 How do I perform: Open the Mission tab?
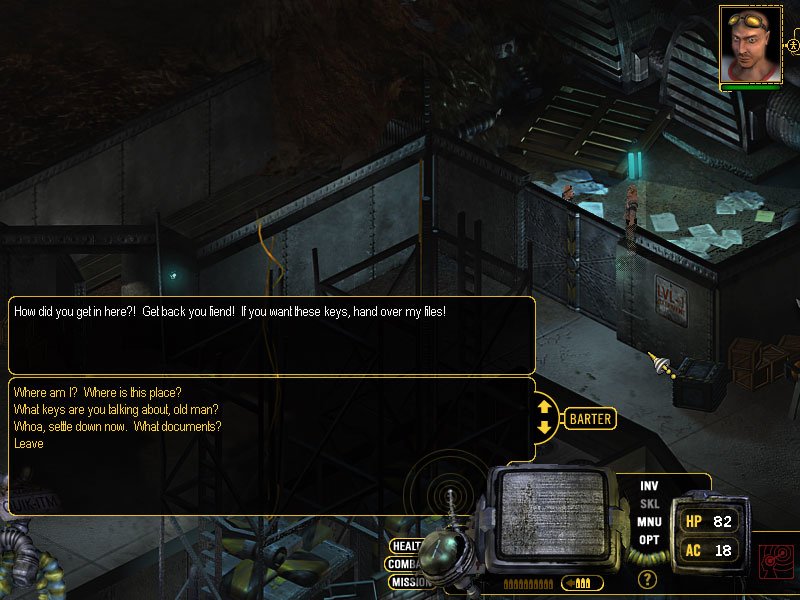point(409,582)
